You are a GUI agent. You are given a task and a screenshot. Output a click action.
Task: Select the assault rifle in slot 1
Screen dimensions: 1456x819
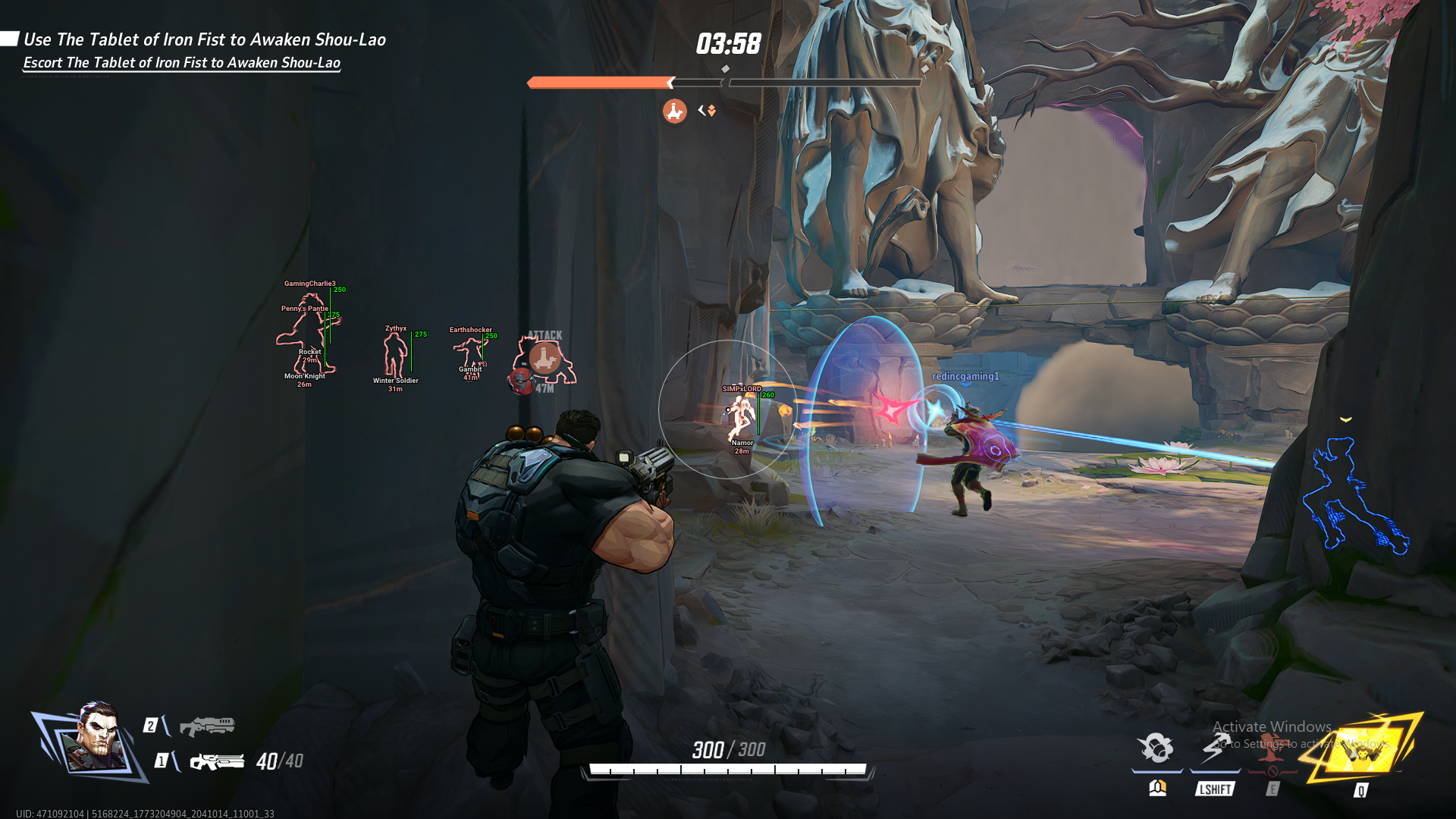tap(217, 761)
